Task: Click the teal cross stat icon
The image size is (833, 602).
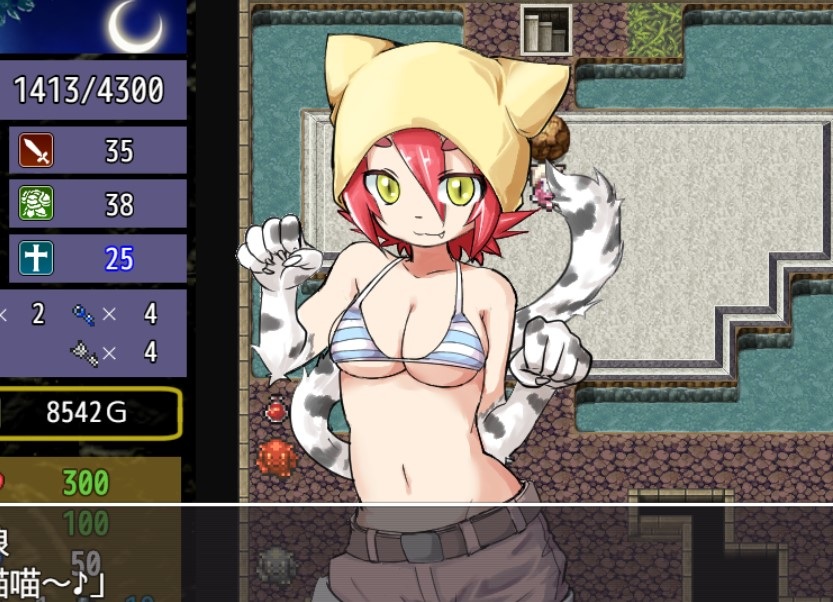Action: (x=36, y=258)
